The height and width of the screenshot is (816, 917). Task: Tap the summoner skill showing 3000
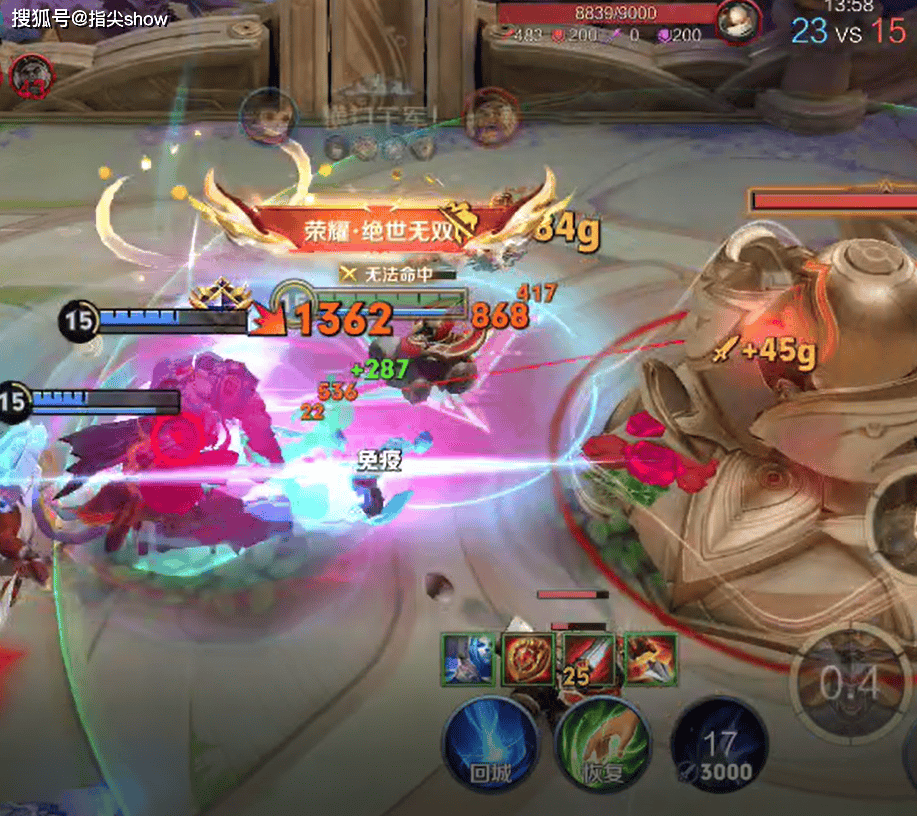tap(718, 745)
